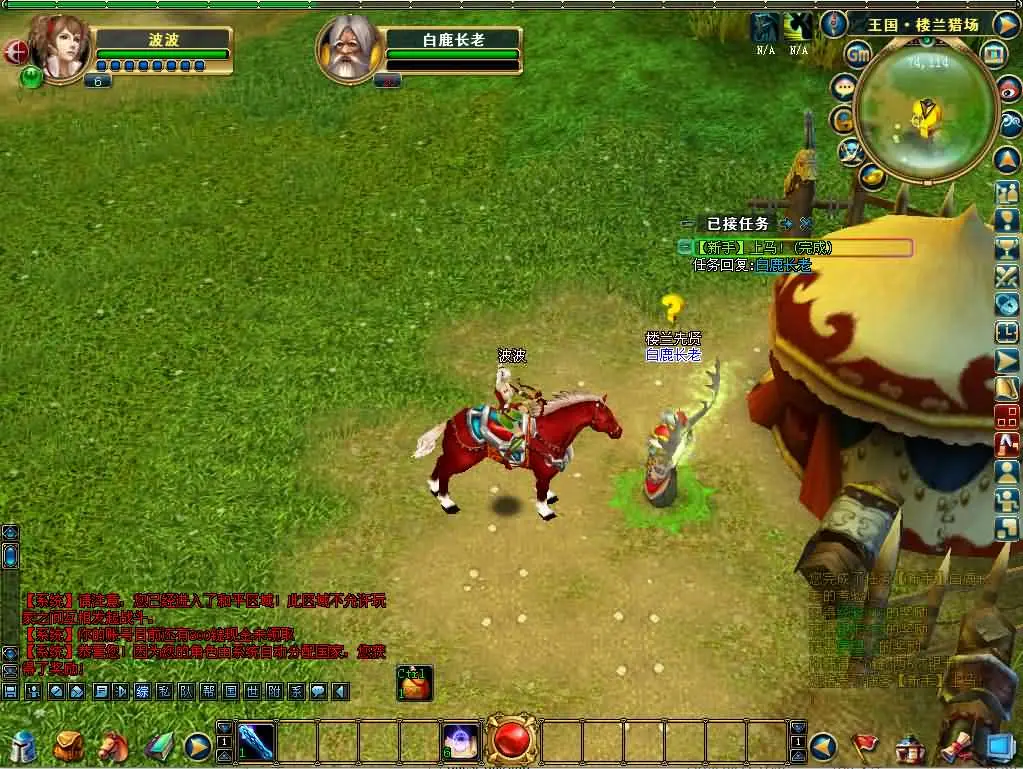
Task: Open the skill book icon
Action: [158, 746]
